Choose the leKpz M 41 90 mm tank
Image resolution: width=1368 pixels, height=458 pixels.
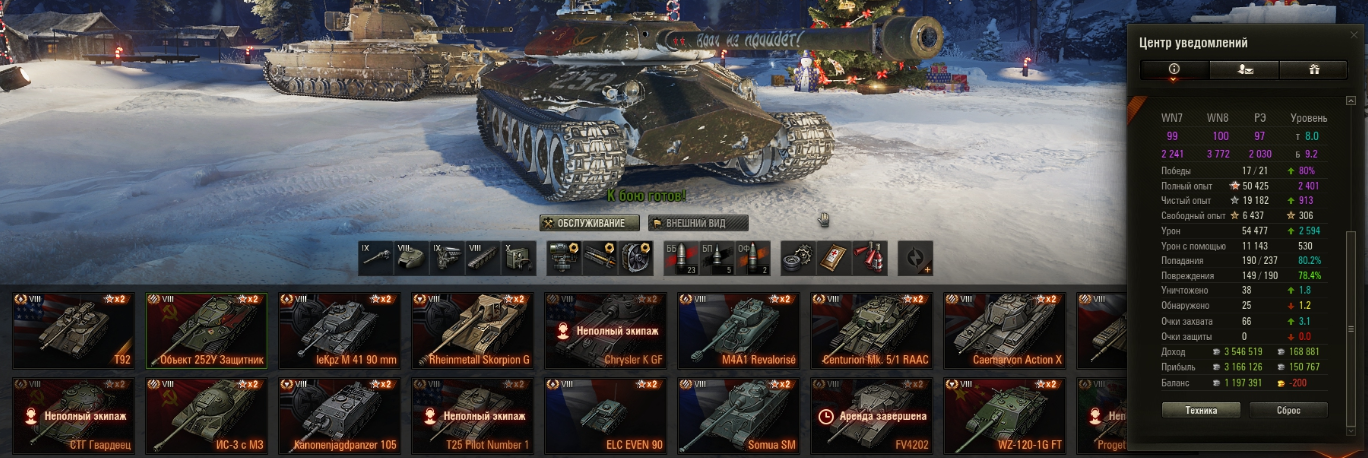[339, 330]
